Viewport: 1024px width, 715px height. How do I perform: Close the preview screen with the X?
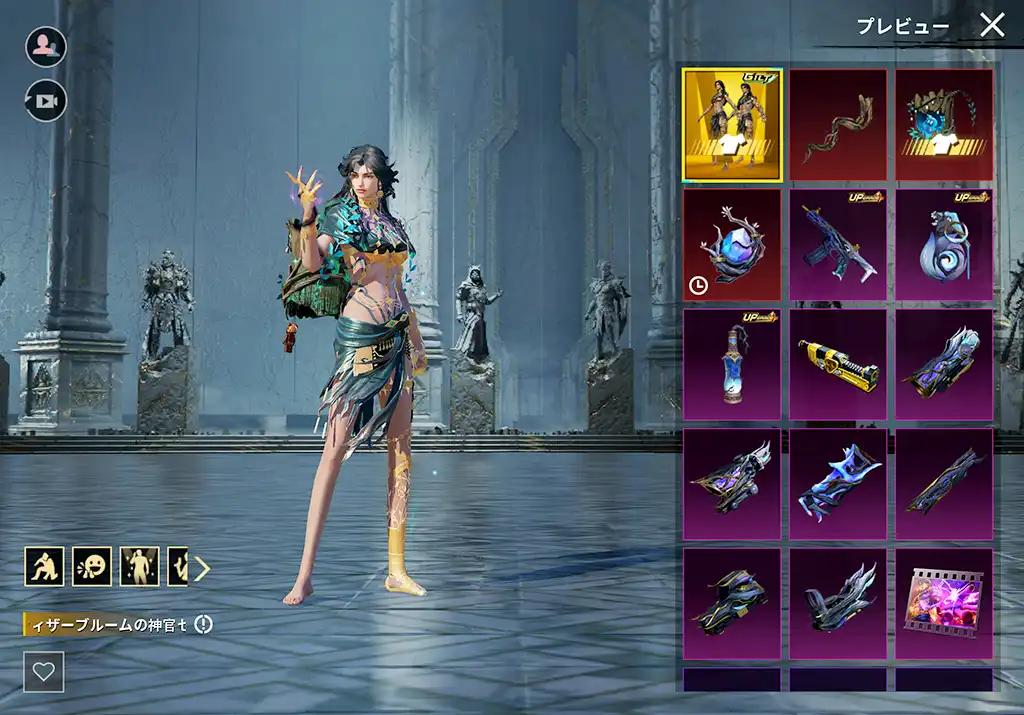tap(991, 25)
